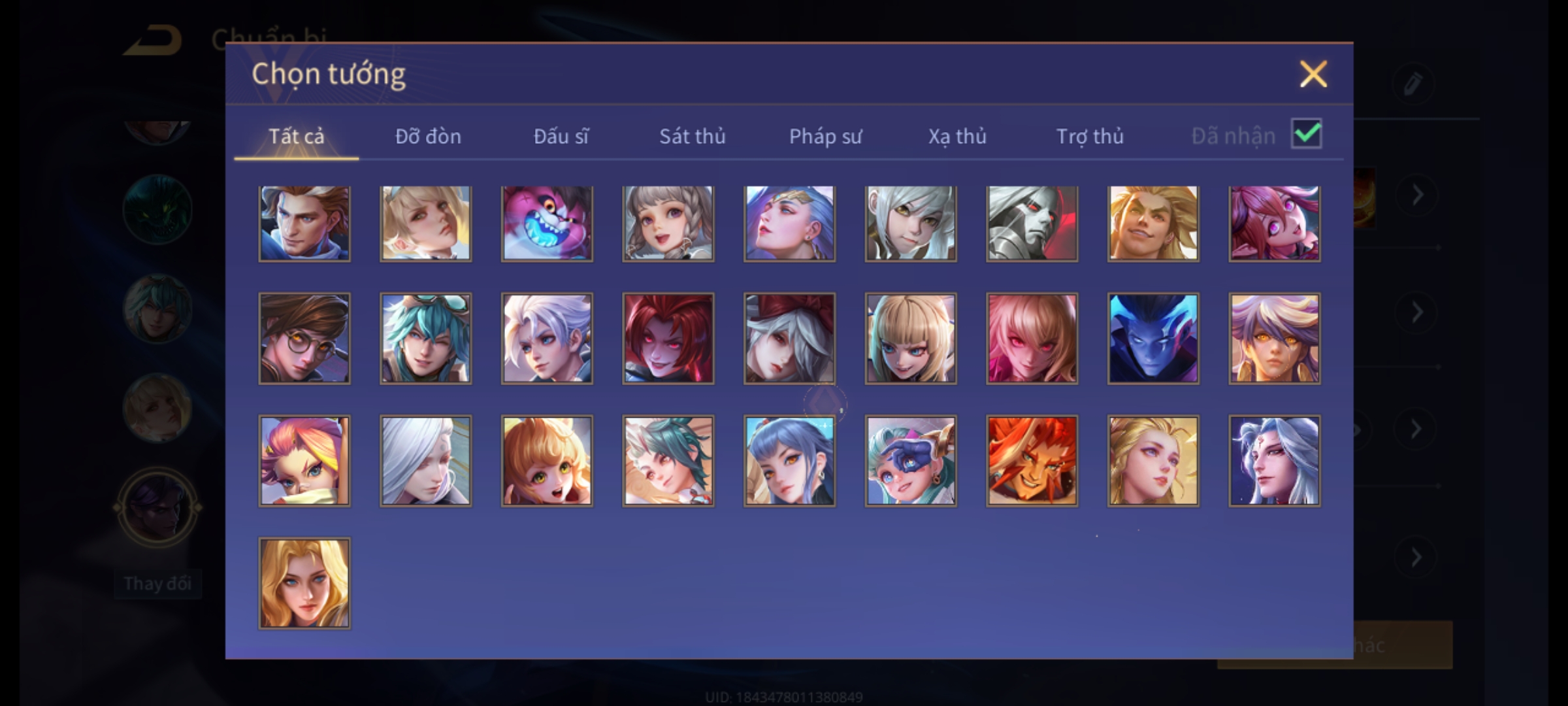Viewport: 1568px width, 706px height.
Task: Switch to the Đỡ đòn tab
Action: point(428,136)
